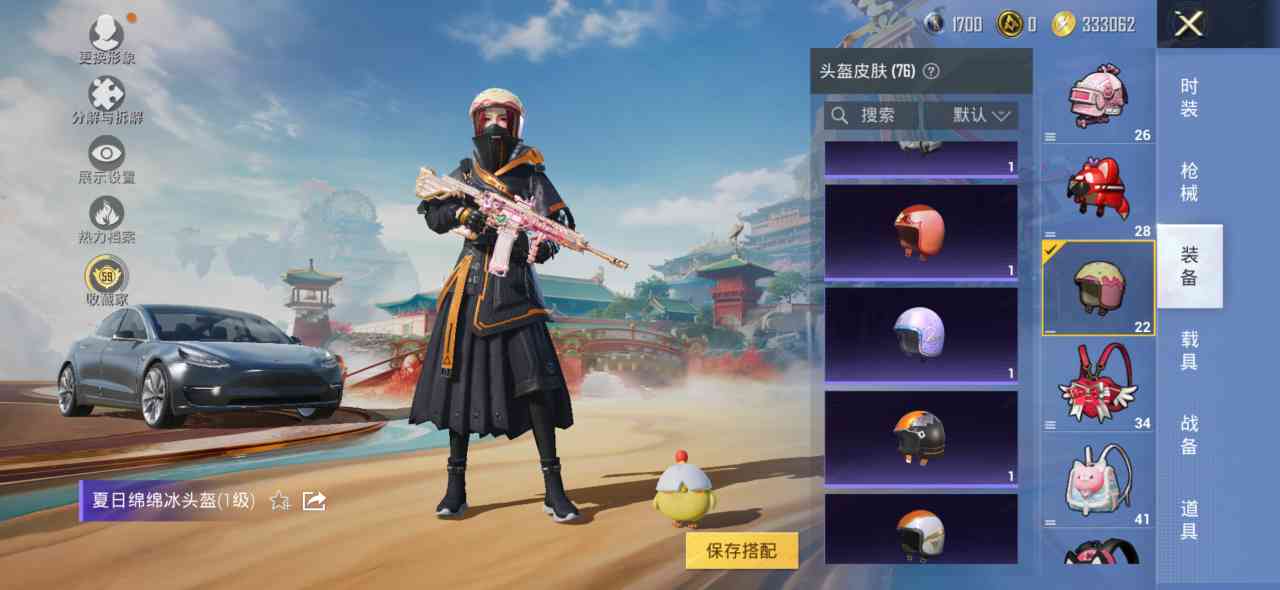Save the outfit with 保存搭配
This screenshot has height=590, width=1280.
coord(741,550)
